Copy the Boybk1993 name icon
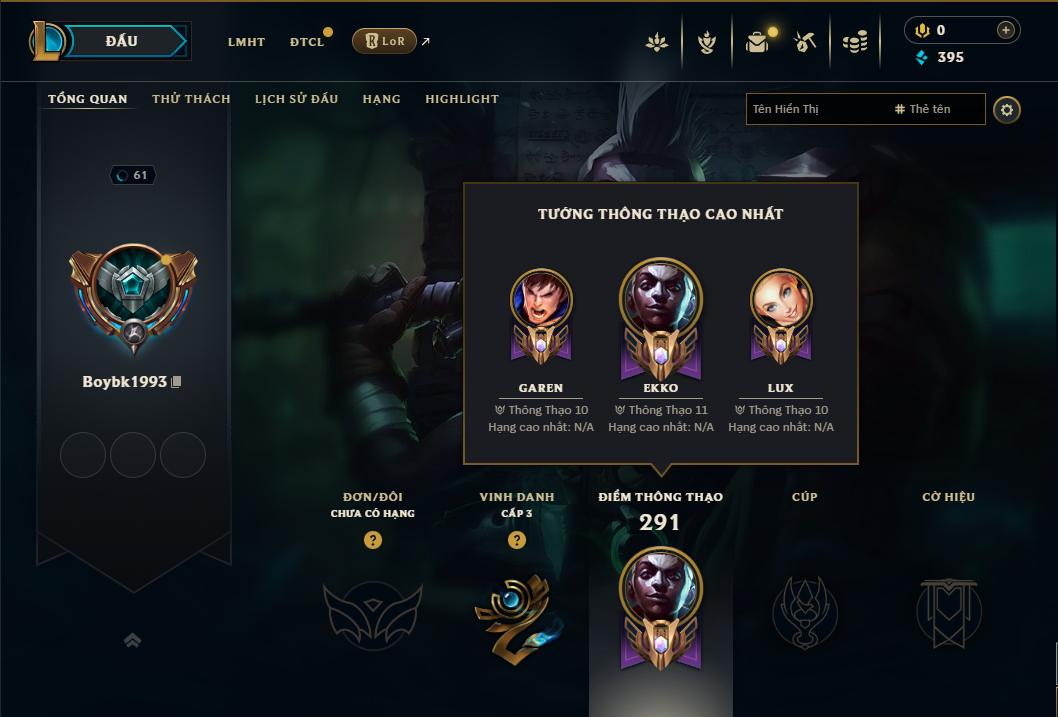 (177, 382)
